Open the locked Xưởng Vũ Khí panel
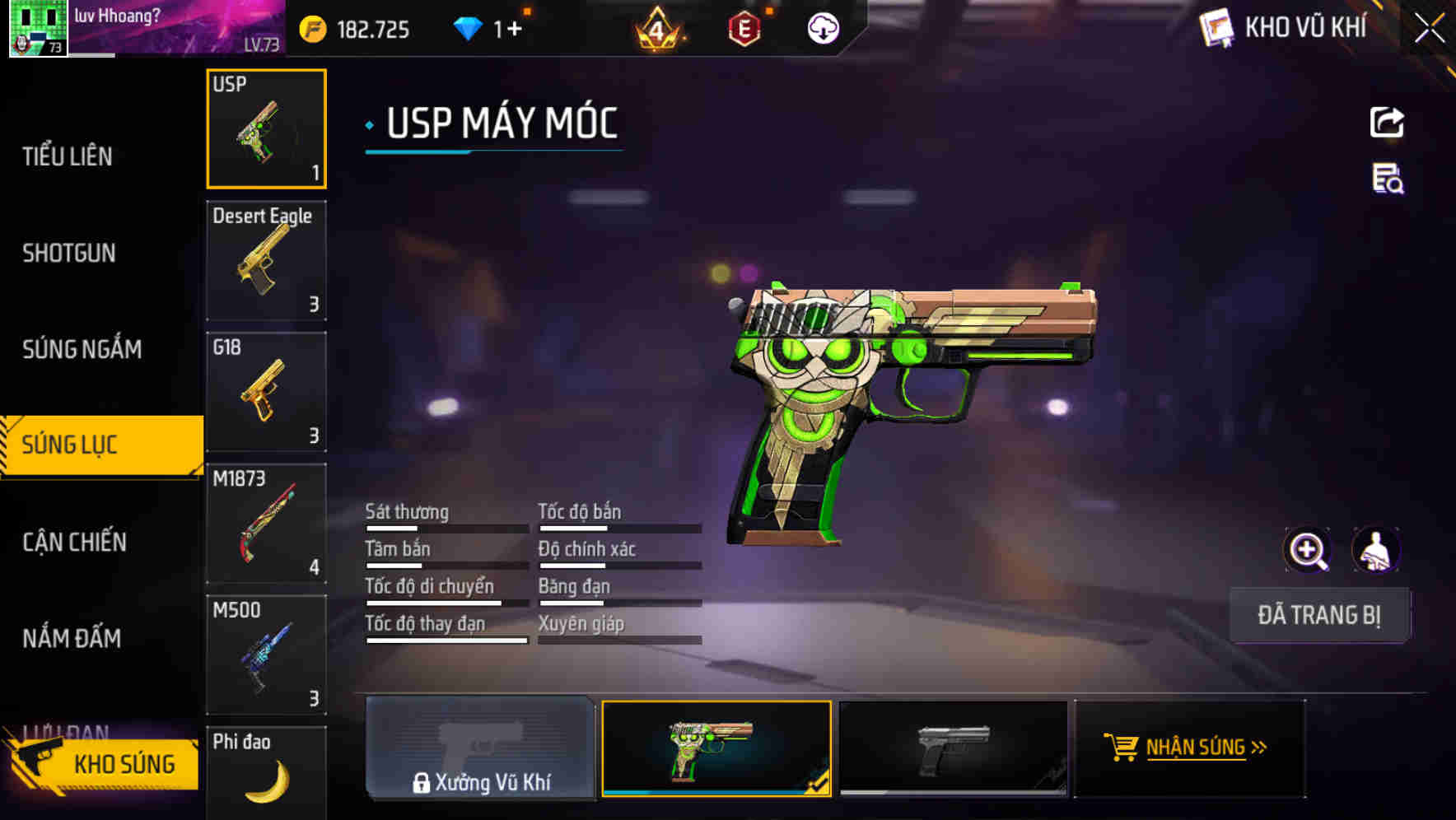 click(479, 751)
